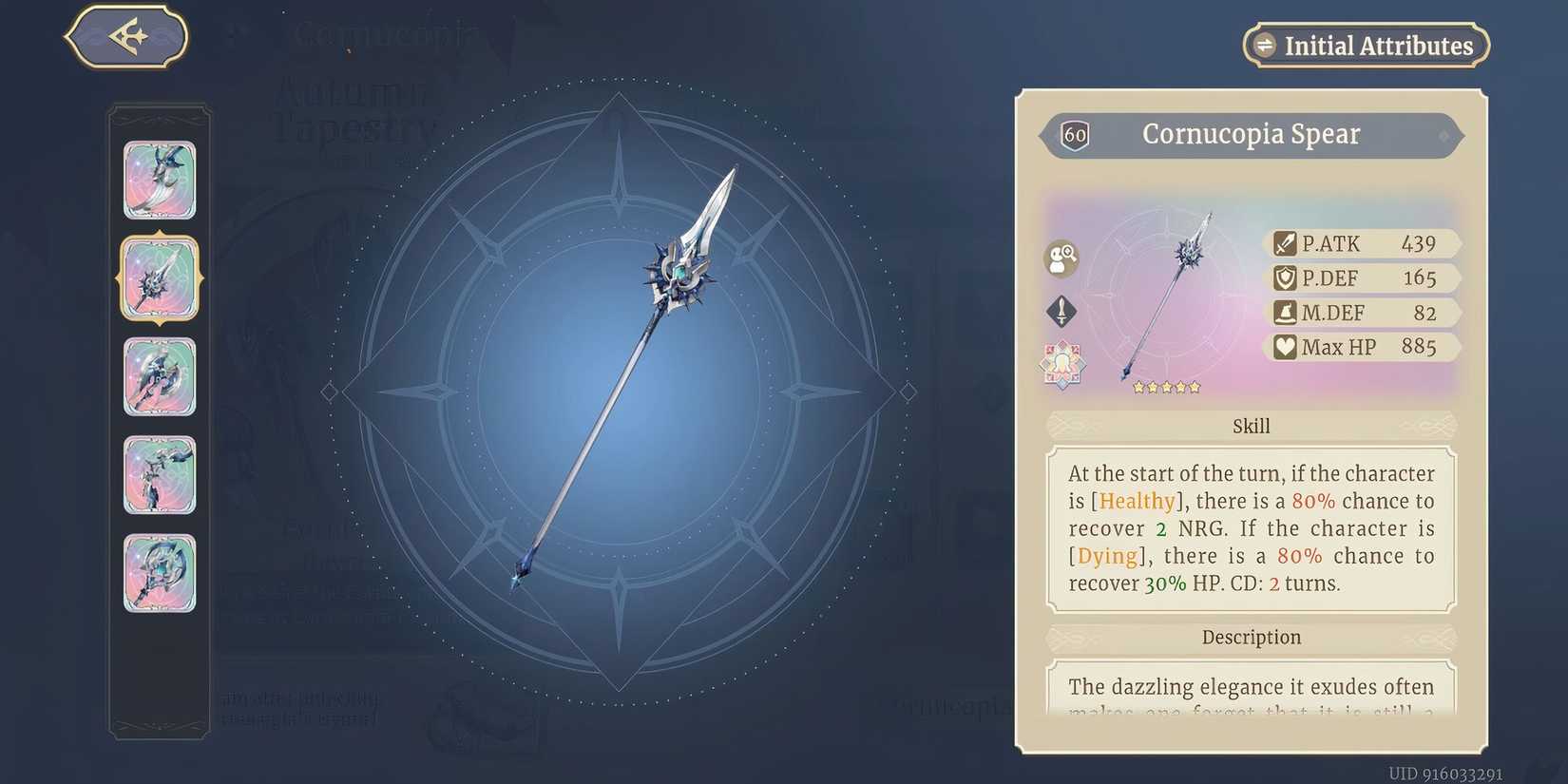Click the Healthy status link
Screen dimensions: 1568x784
point(1137,501)
